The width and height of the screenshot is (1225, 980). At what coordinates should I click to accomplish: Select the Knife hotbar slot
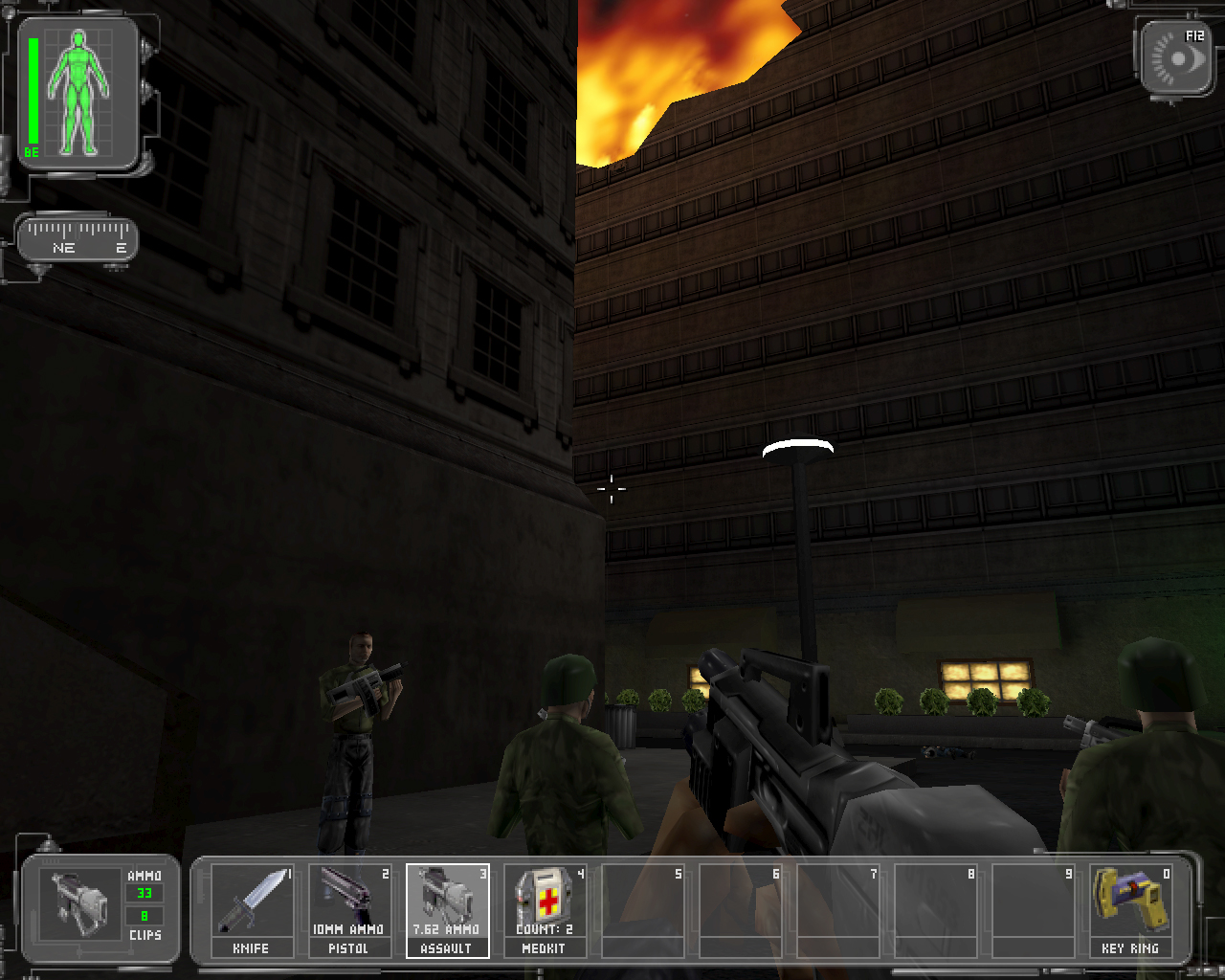tap(252, 909)
